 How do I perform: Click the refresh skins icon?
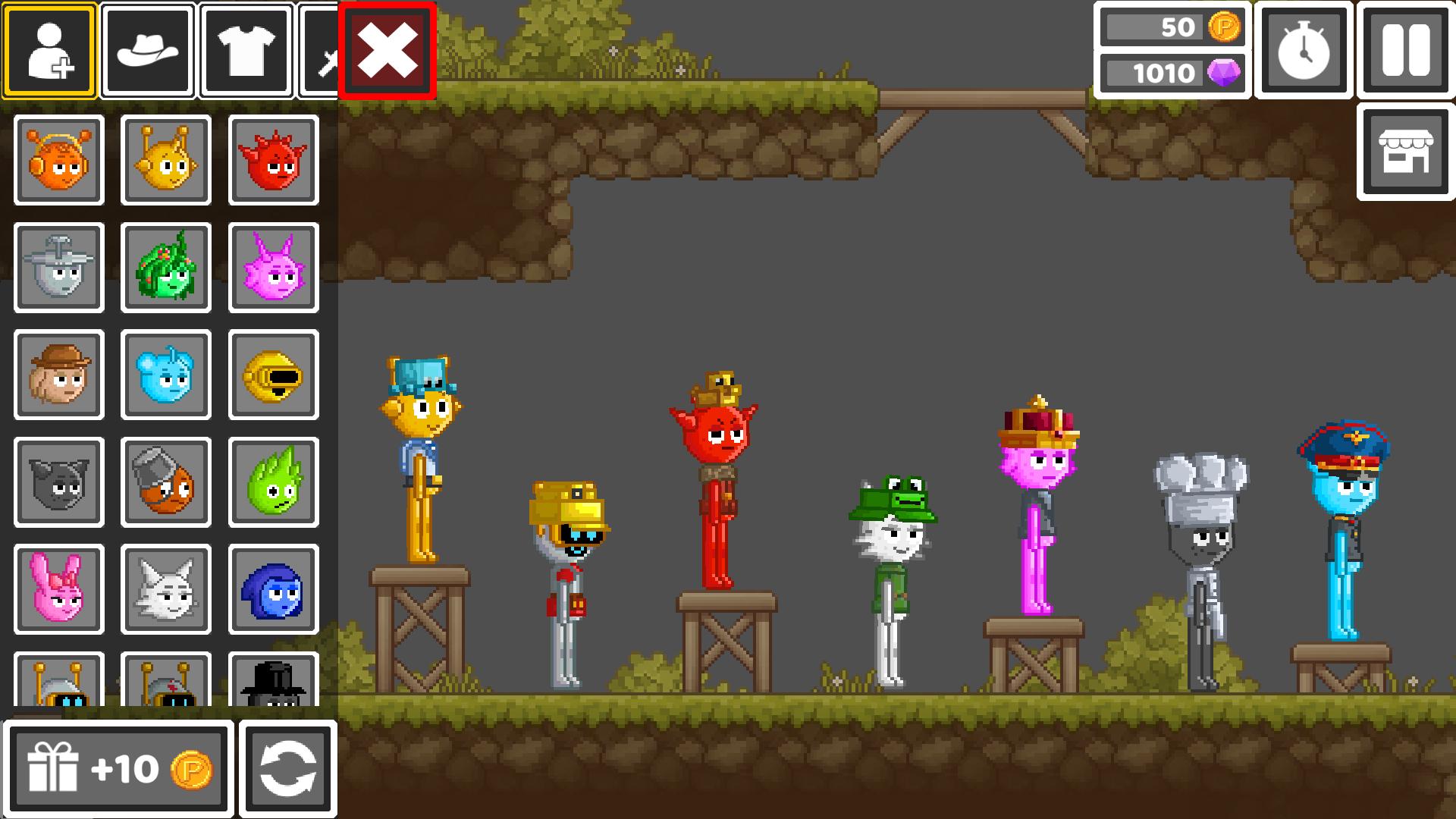(288, 769)
